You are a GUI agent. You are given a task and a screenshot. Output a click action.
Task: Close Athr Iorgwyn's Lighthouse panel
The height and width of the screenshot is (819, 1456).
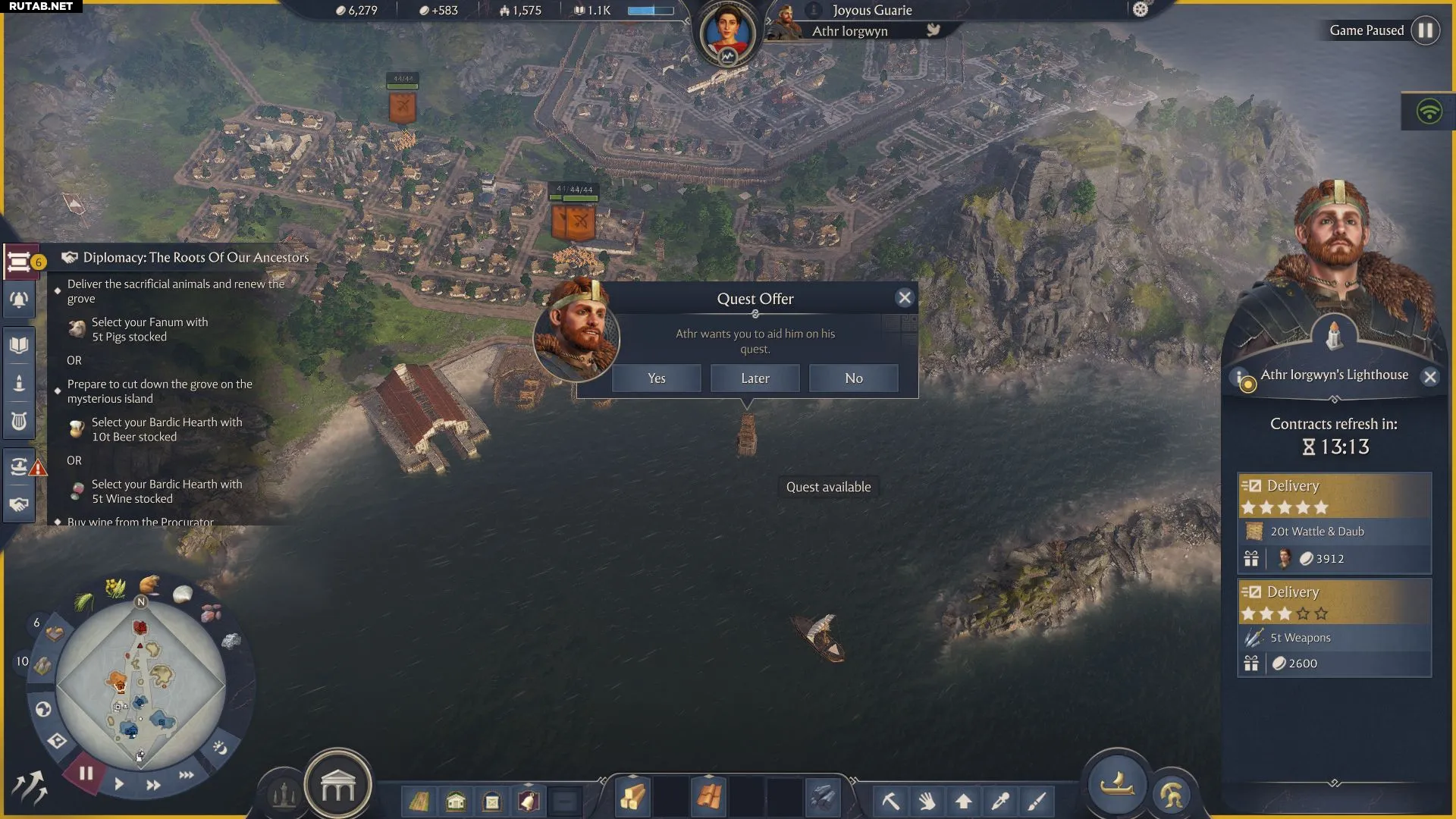point(1429,377)
